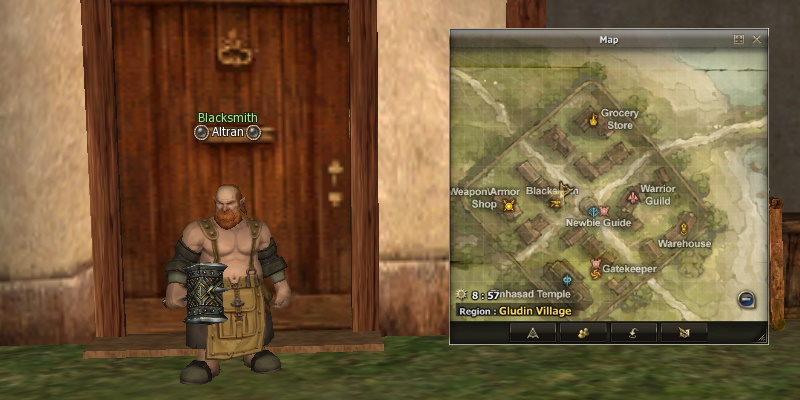The width and height of the screenshot is (800, 400).
Task: Select the Einhasad Temple marker
Action: click(567, 280)
